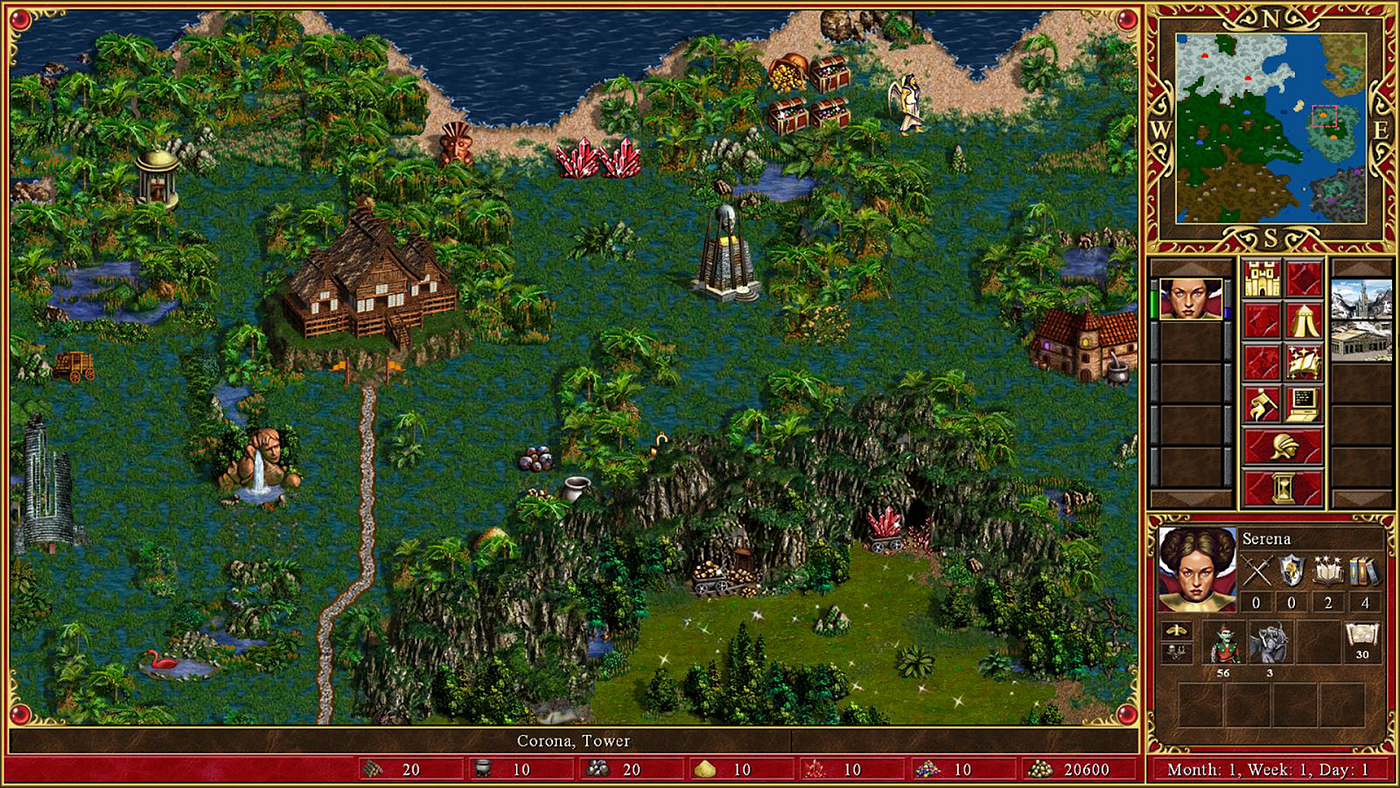Click the town list scroll-up arrow

click(x=1361, y=268)
